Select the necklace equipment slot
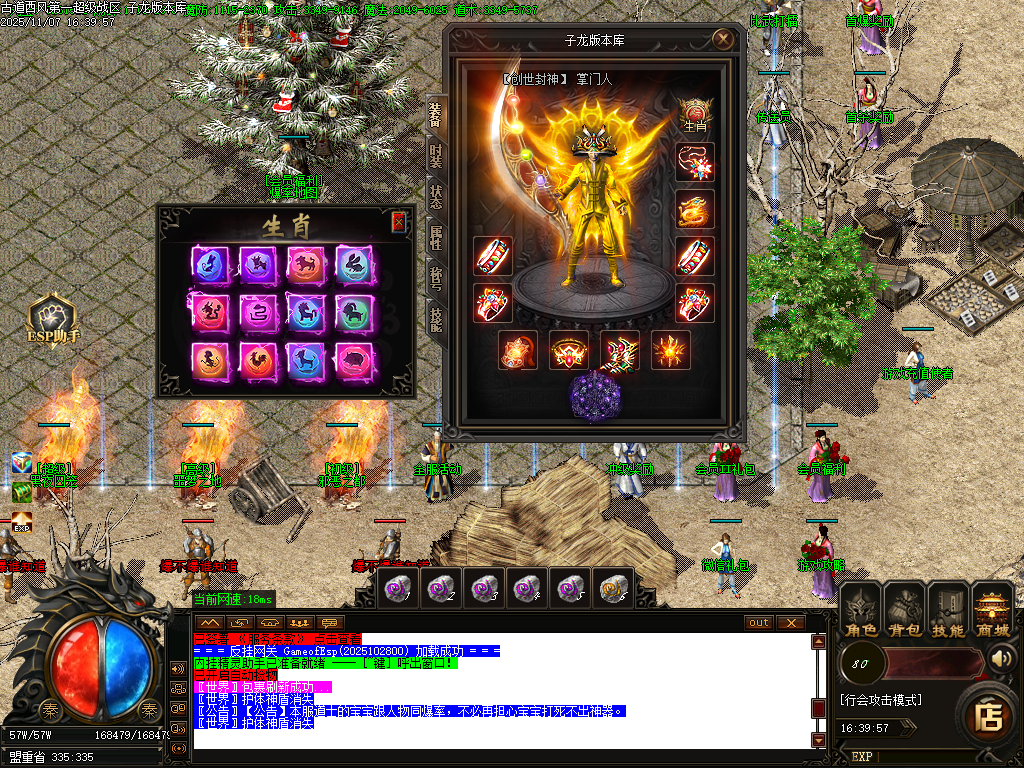The width and height of the screenshot is (1024, 768). pyautogui.click(x=694, y=162)
